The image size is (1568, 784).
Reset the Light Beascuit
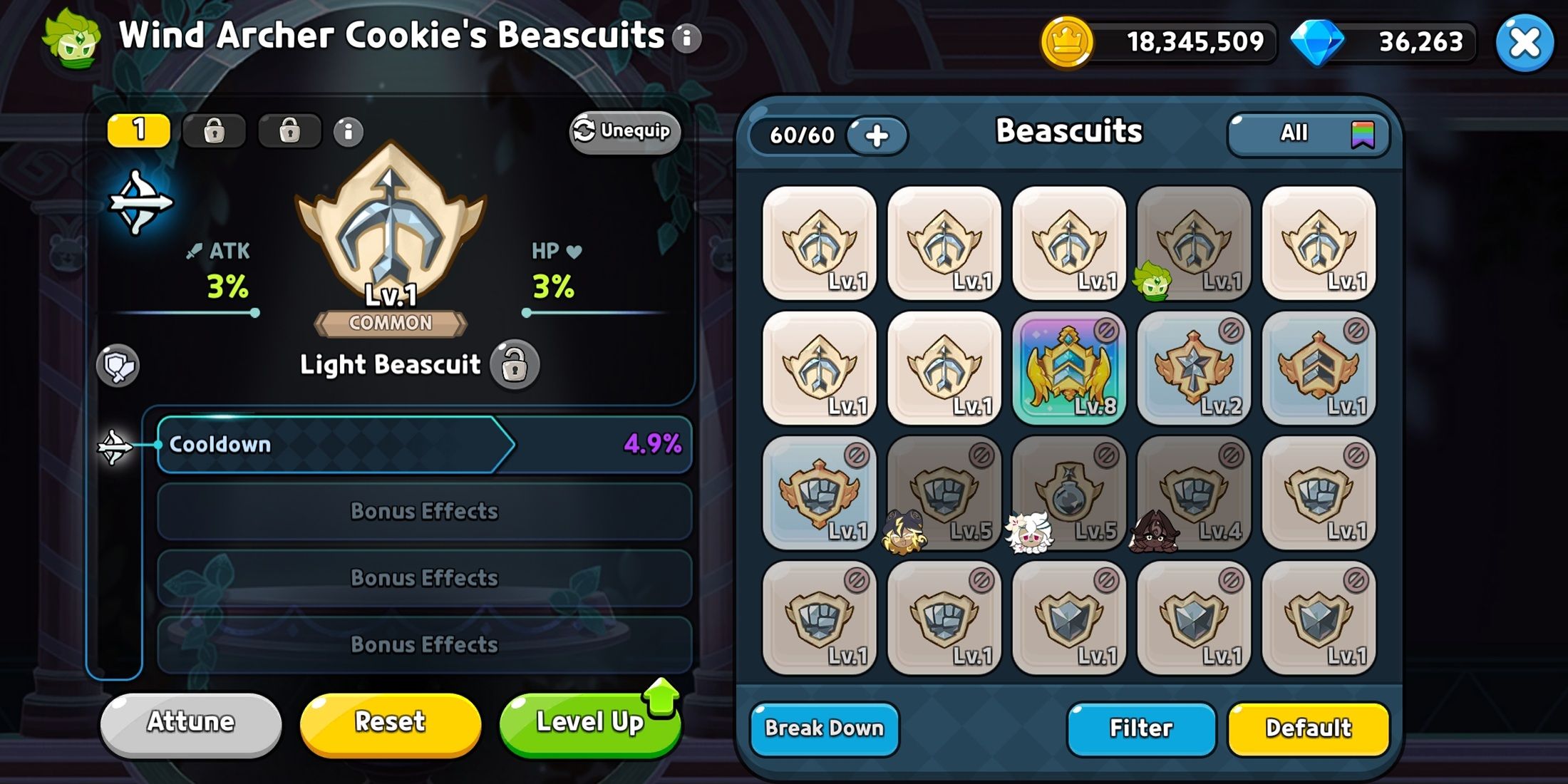[x=390, y=723]
